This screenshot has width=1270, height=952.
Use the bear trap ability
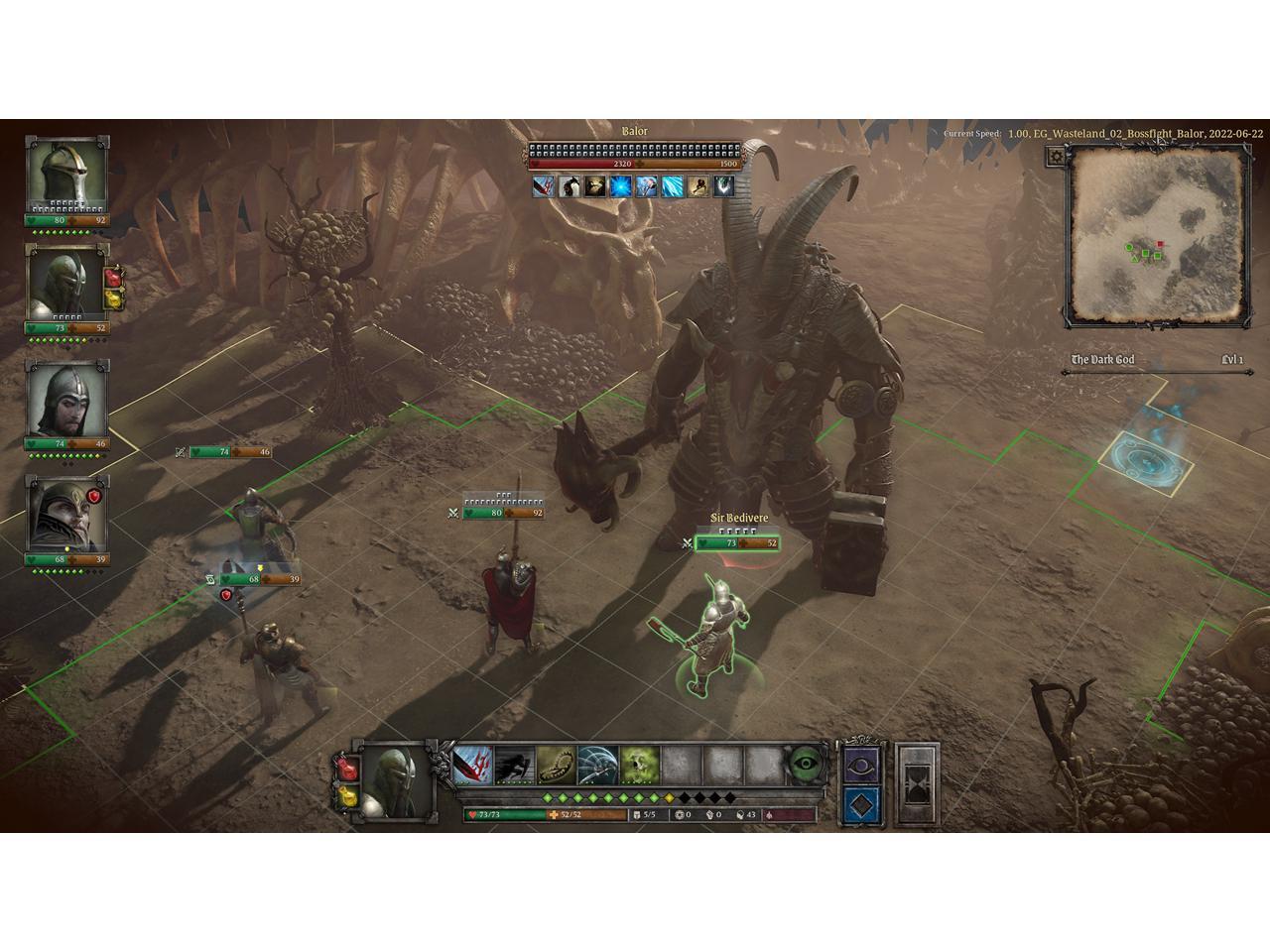coord(557,765)
